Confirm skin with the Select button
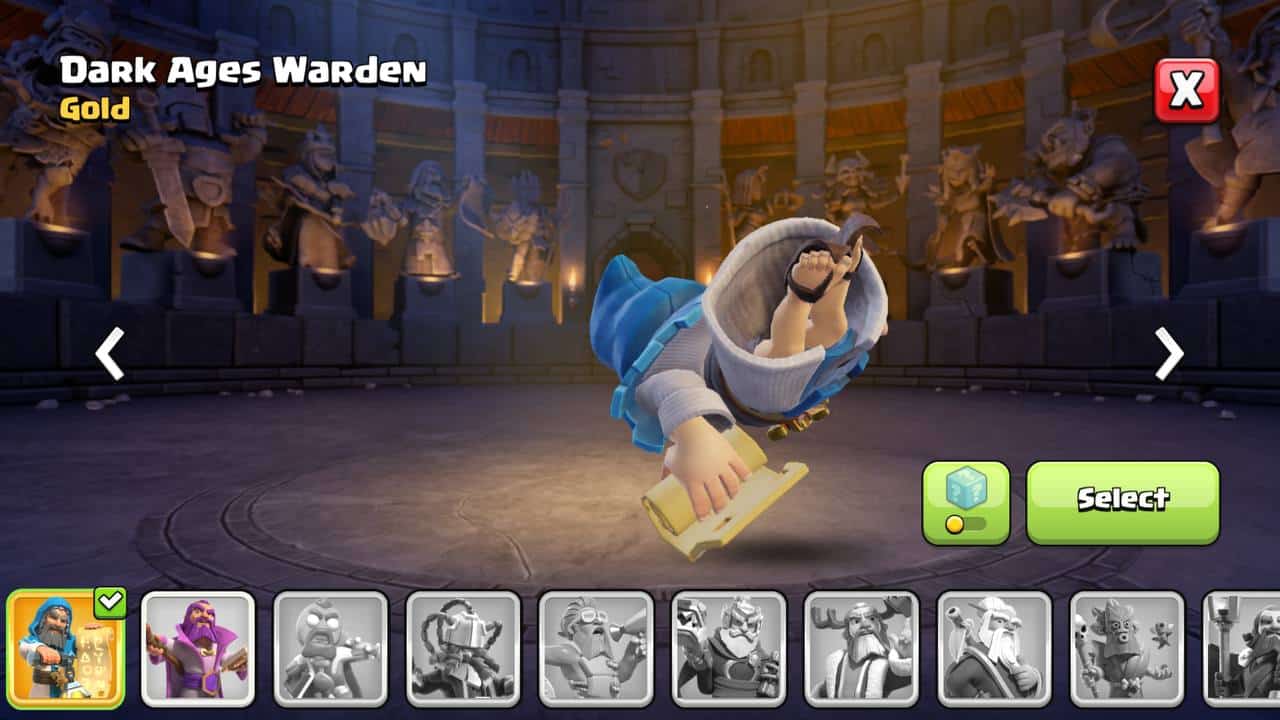Screen dimensions: 1280x720 point(1122,502)
